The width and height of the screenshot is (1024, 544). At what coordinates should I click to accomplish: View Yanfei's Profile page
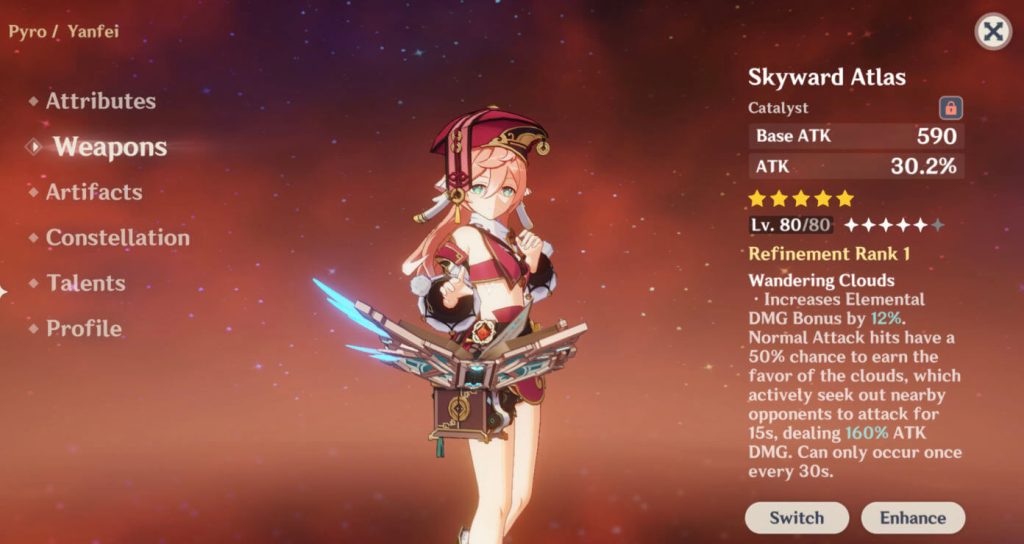pyautogui.click(x=84, y=328)
